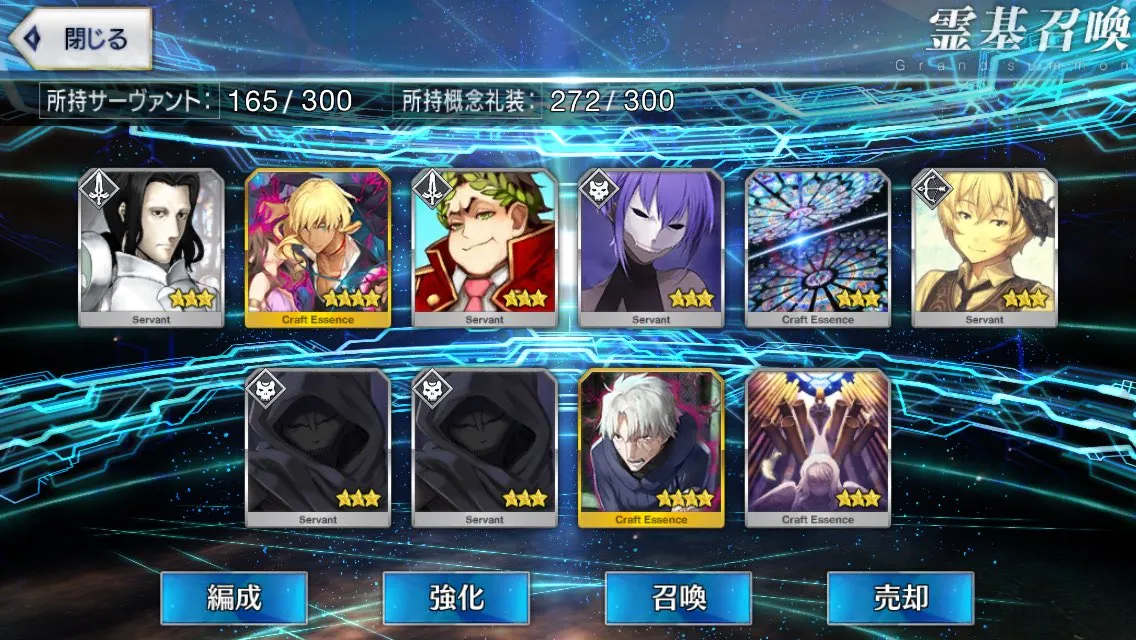Tap the 召喚 summon button

pos(678,598)
